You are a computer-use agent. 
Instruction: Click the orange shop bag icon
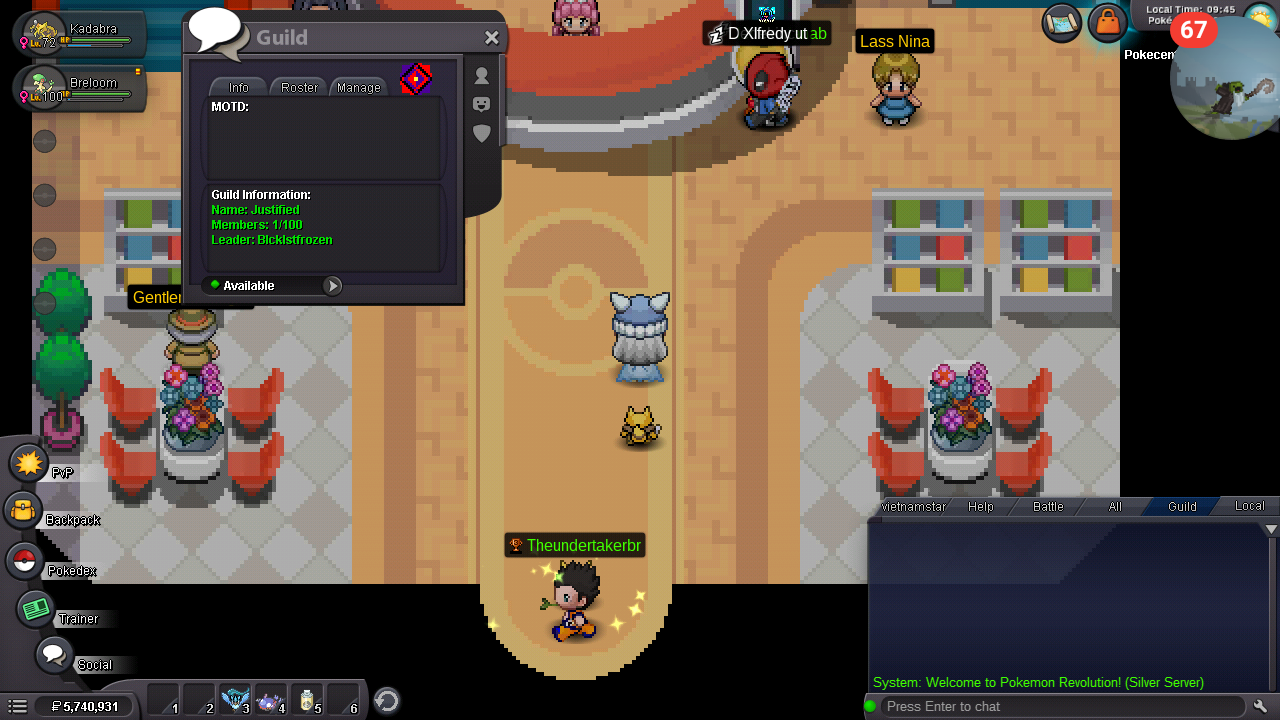[1107, 22]
